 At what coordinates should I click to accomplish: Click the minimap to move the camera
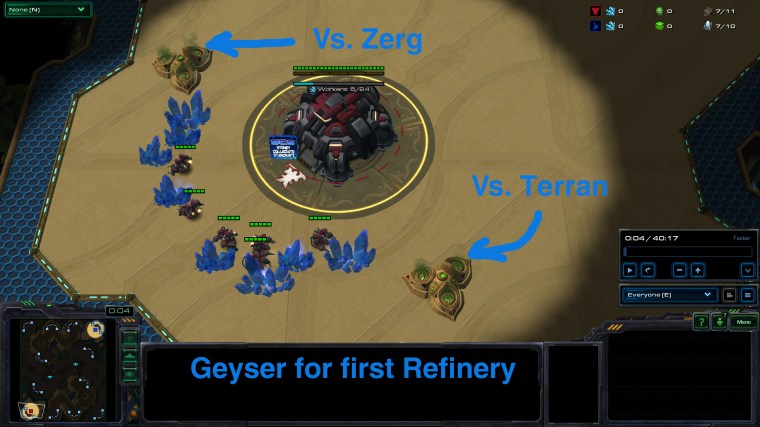[x=61, y=371]
